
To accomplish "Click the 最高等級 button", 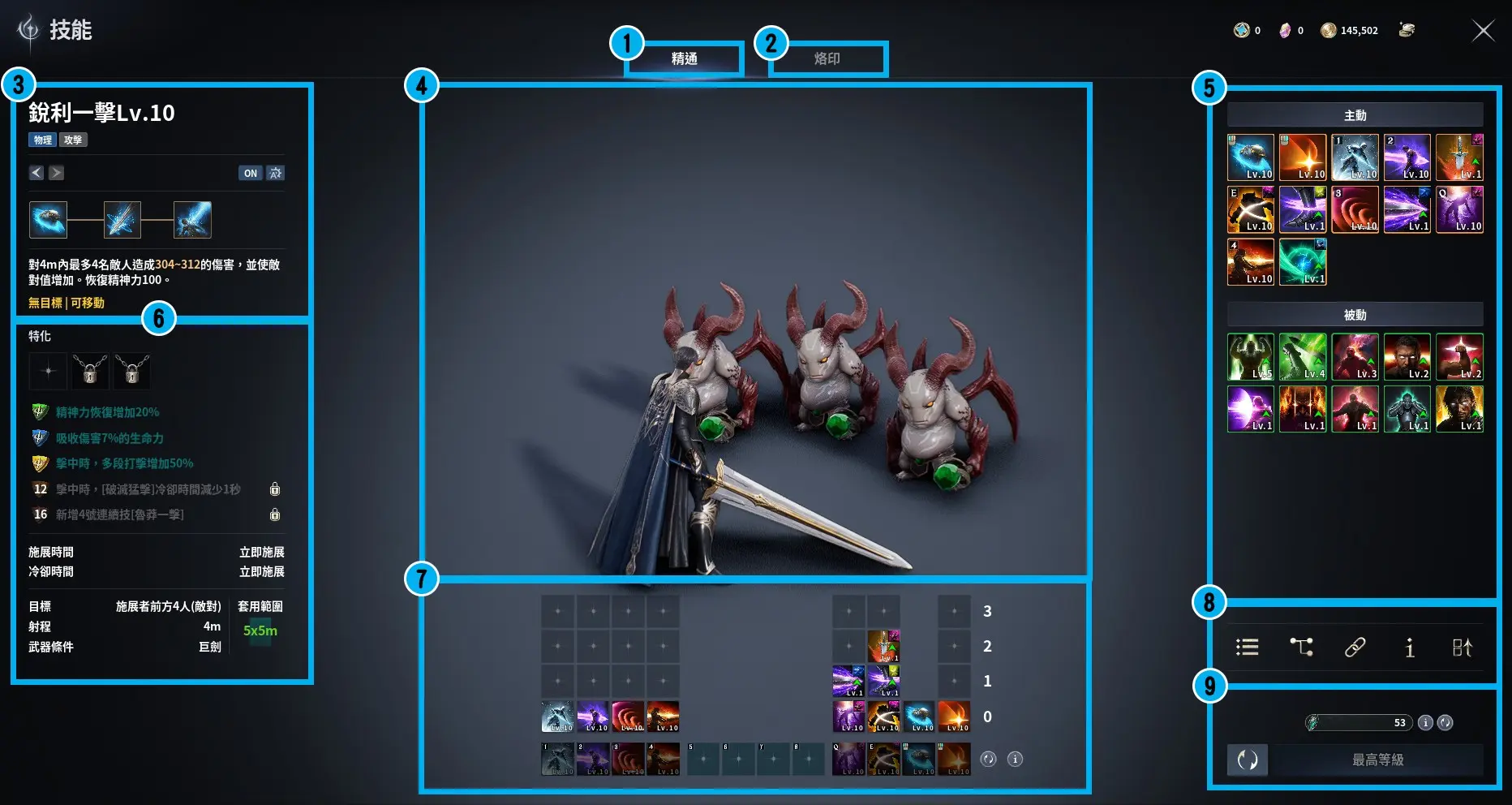I will point(1377,760).
